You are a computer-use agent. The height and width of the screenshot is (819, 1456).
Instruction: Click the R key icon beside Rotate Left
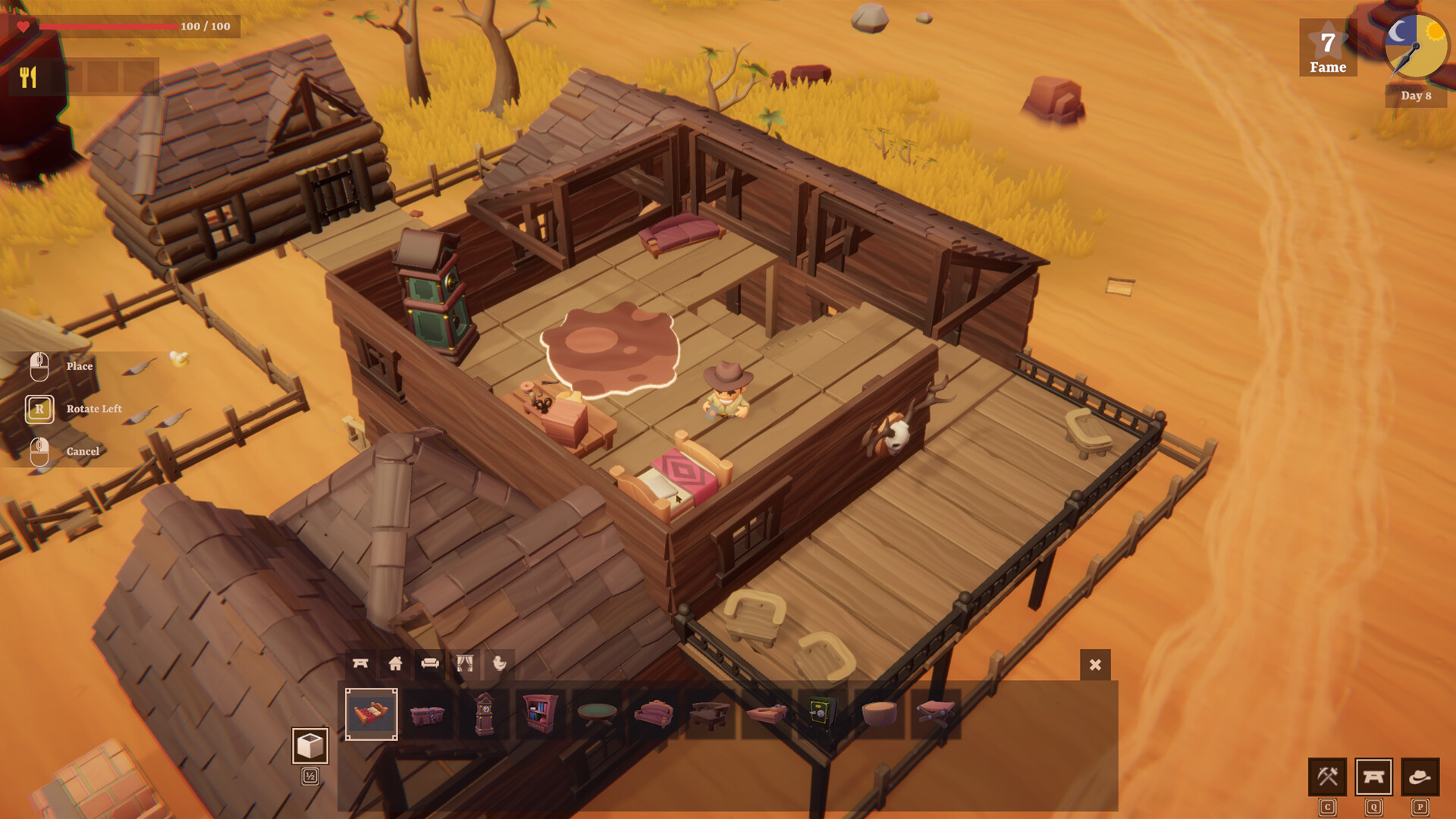pos(39,409)
